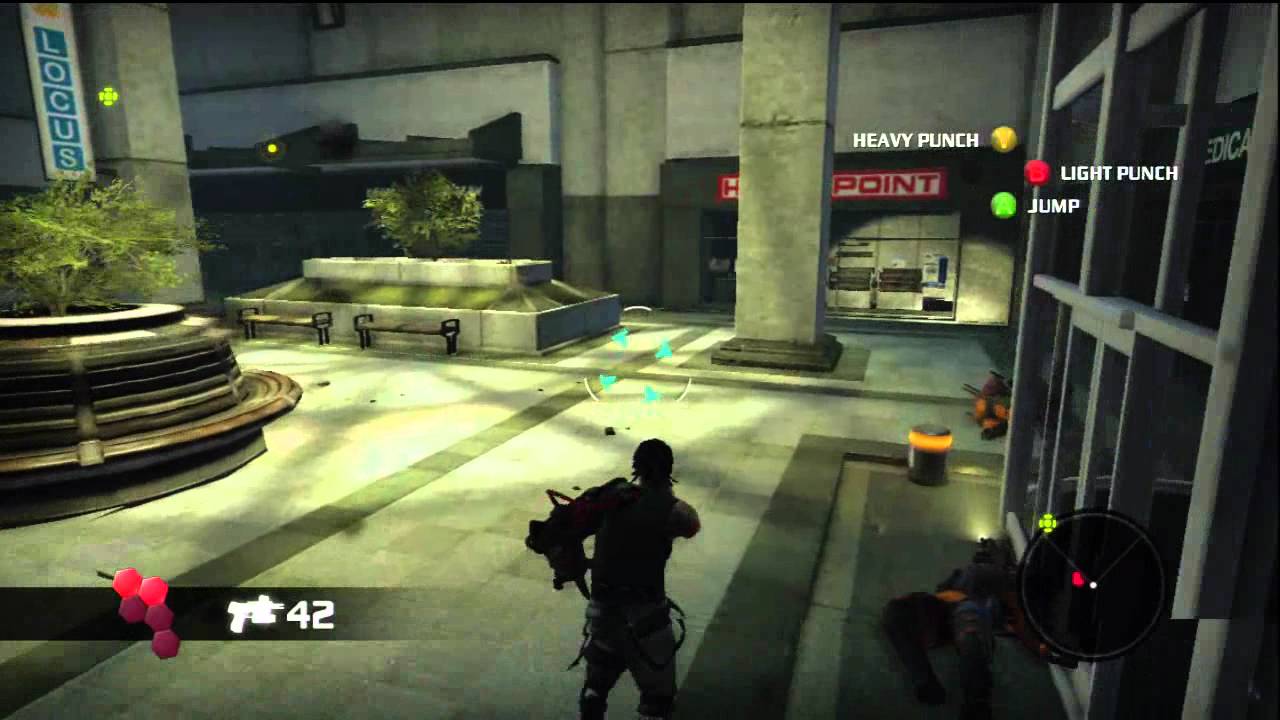Viewport: 1280px width, 720px height.
Task: Select the green pickup icon near the LOCUS sign
Action: tap(107, 95)
